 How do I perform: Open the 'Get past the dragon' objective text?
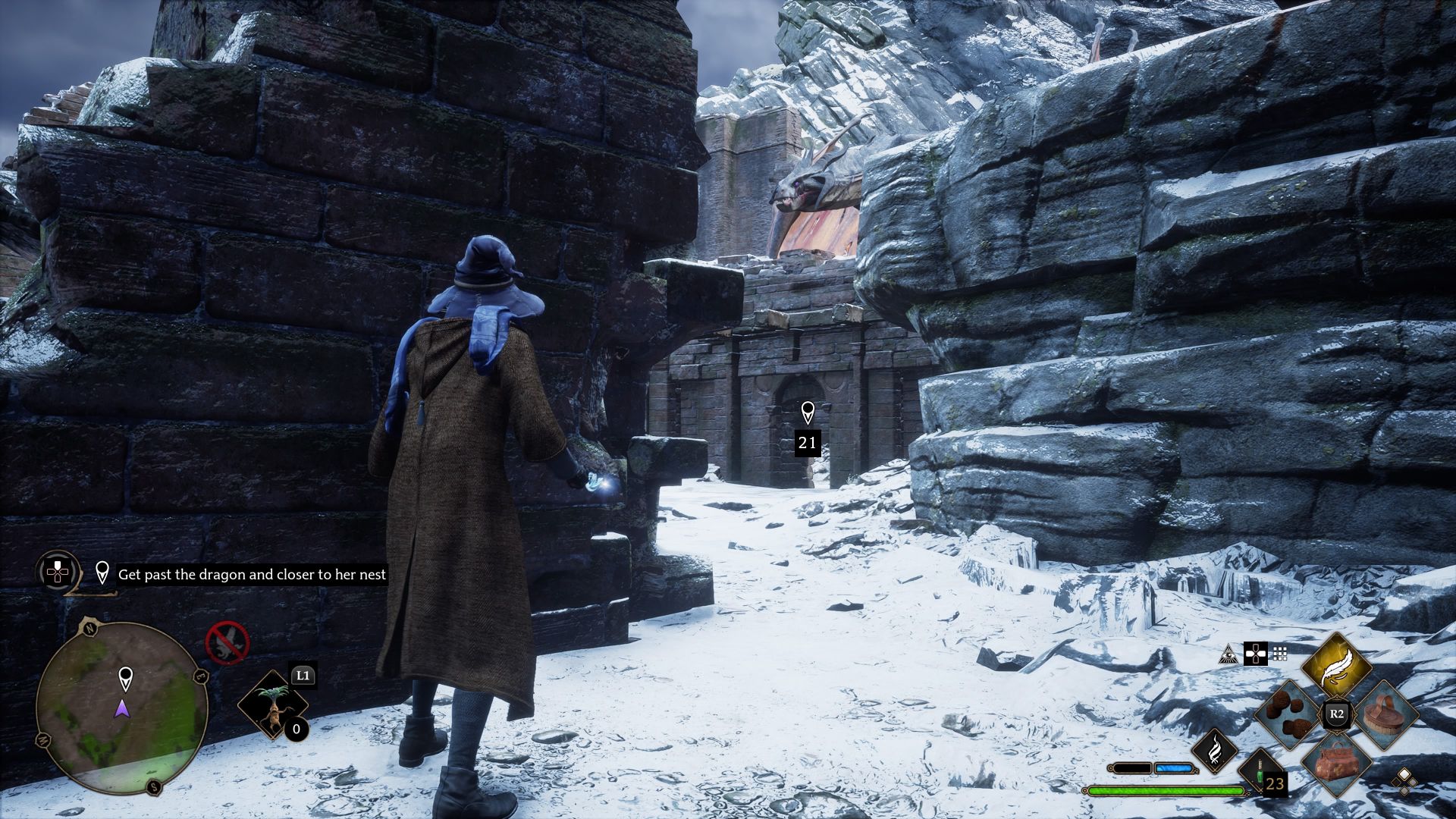[x=250, y=575]
